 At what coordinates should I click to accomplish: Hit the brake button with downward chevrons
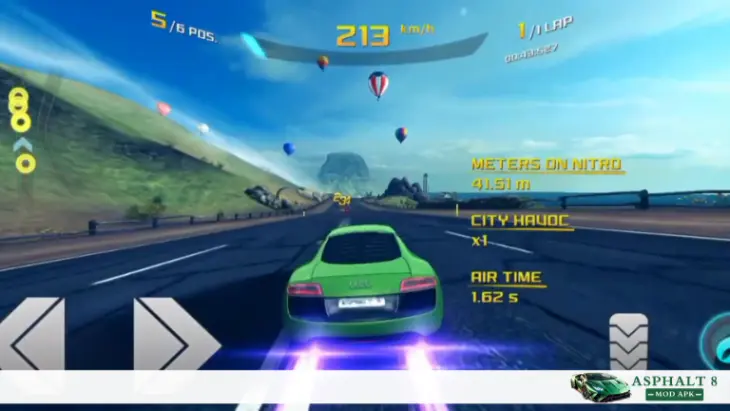(628, 342)
